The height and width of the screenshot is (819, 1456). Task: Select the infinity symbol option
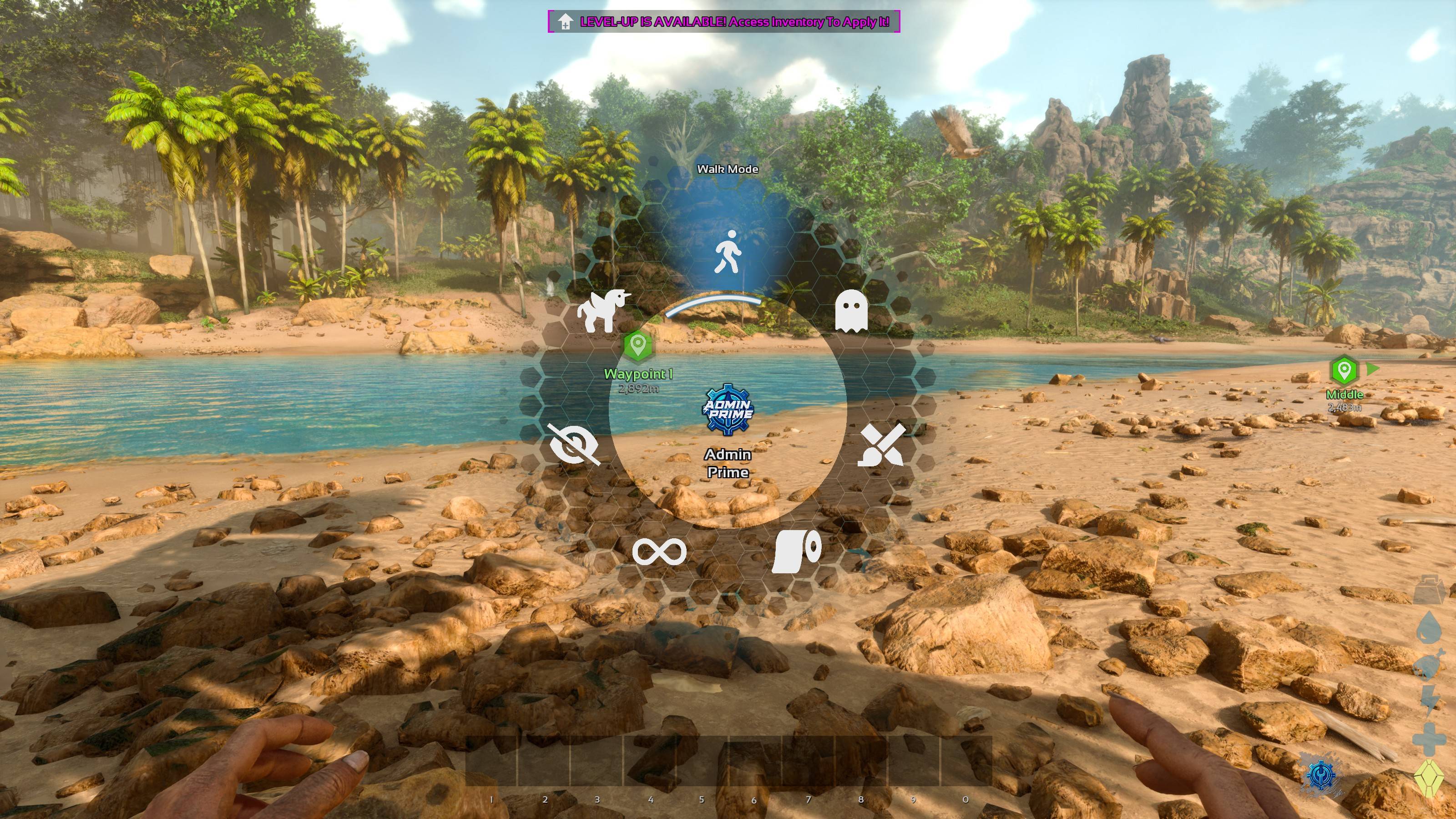tap(659, 551)
